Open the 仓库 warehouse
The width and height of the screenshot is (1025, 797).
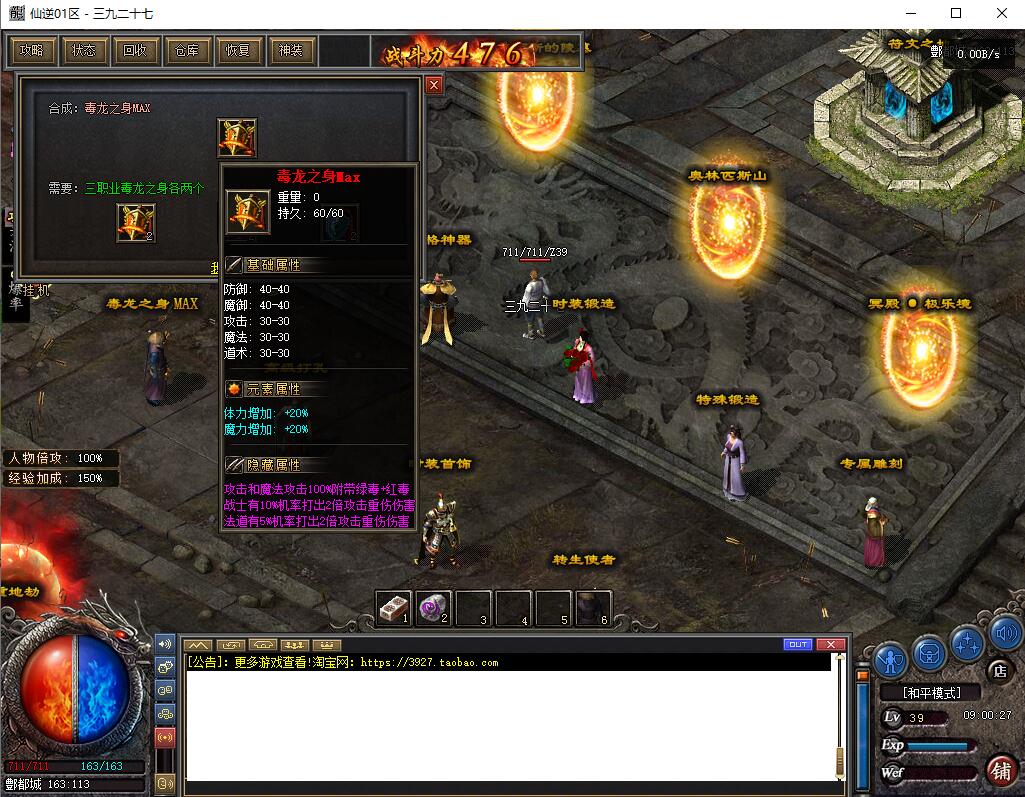point(187,50)
